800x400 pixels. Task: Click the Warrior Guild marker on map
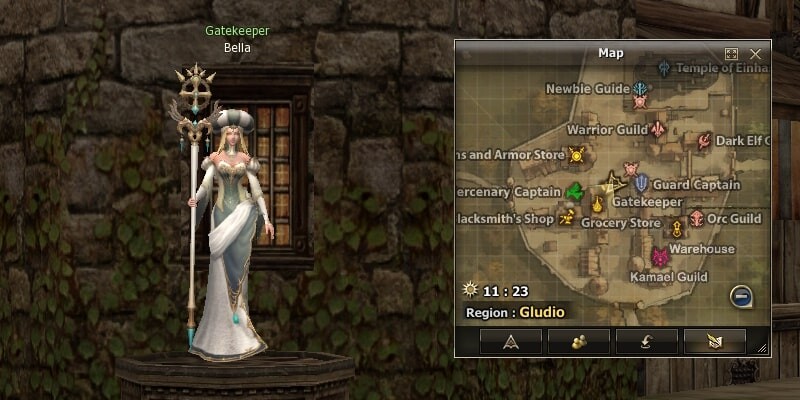pyautogui.click(x=658, y=129)
